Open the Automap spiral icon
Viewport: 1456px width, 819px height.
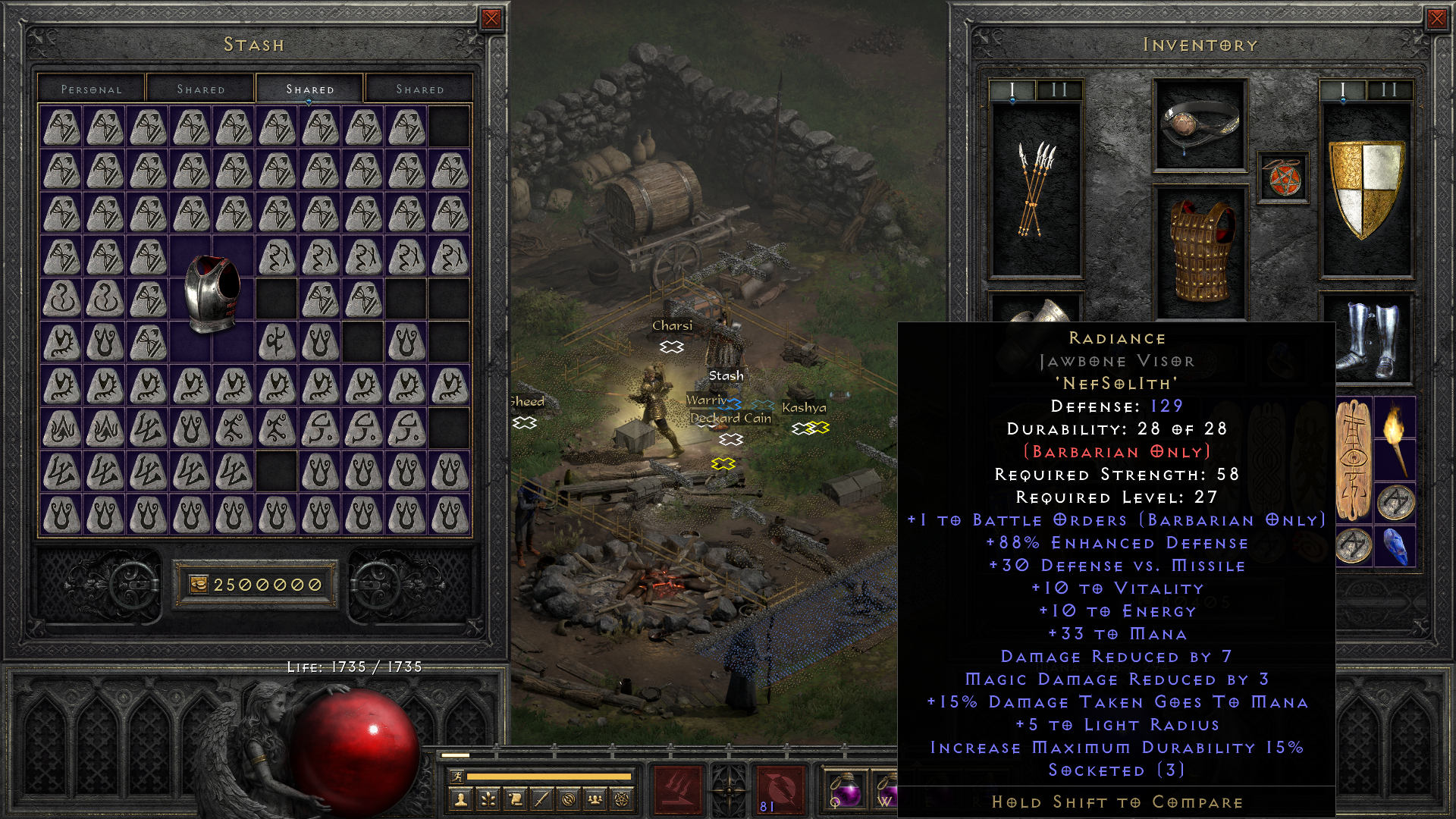point(569,799)
